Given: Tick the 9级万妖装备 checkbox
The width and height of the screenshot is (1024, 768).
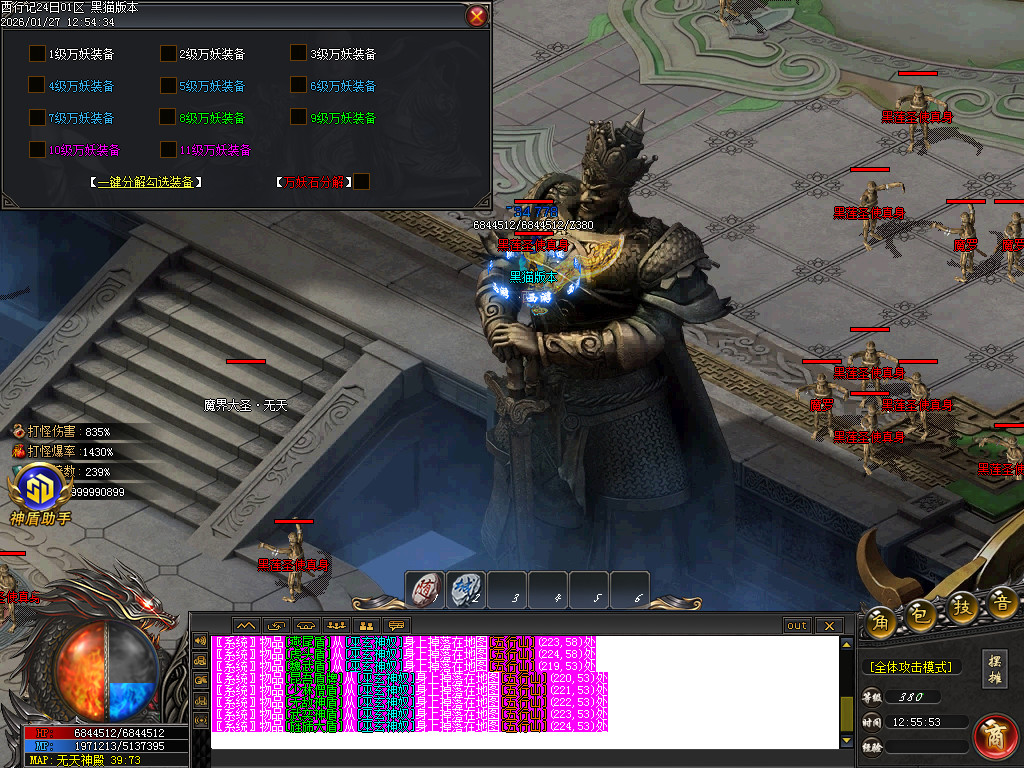Looking at the screenshot, I should [x=298, y=117].
